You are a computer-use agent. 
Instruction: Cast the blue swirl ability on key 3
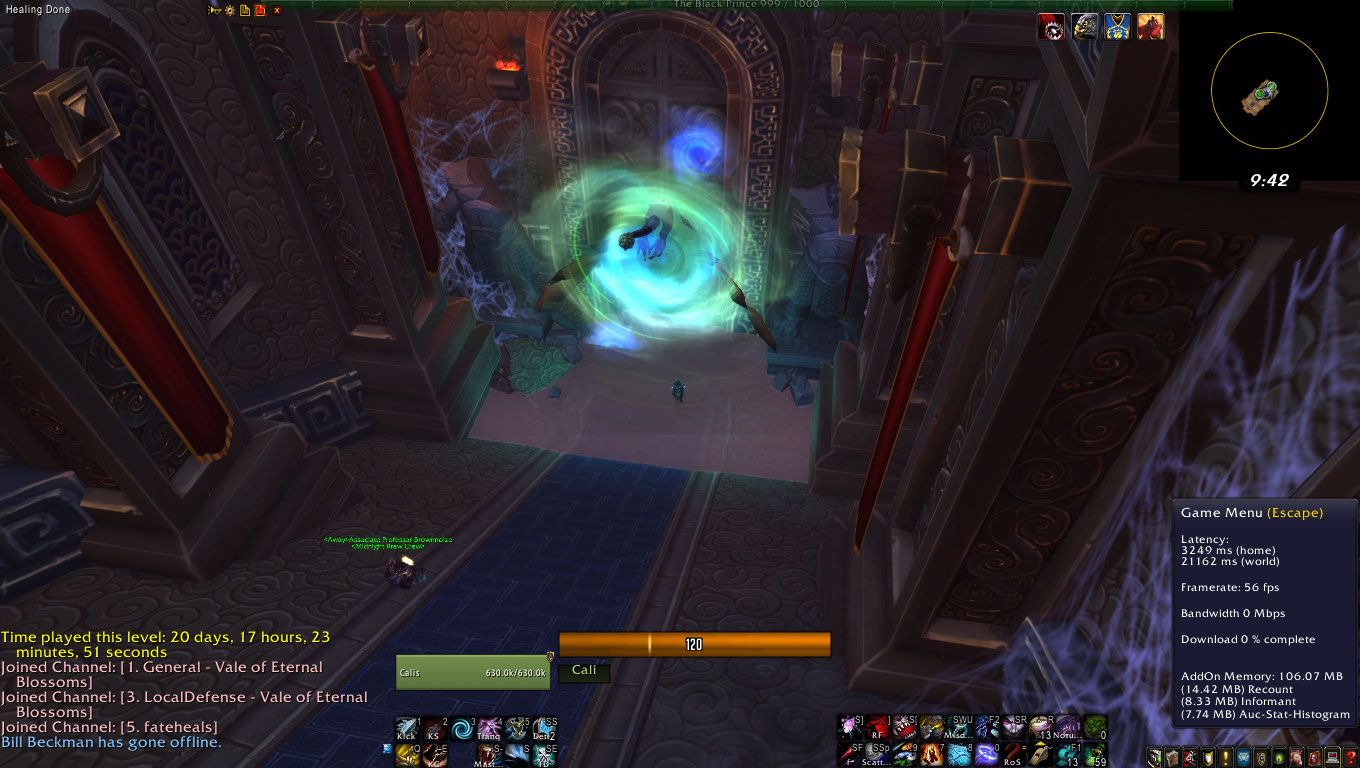(x=461, y=729)
